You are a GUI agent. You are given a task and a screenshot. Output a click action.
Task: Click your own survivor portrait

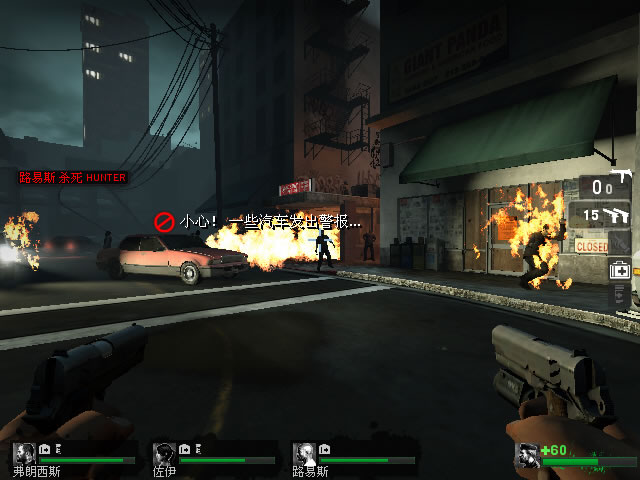coord(527,456)
